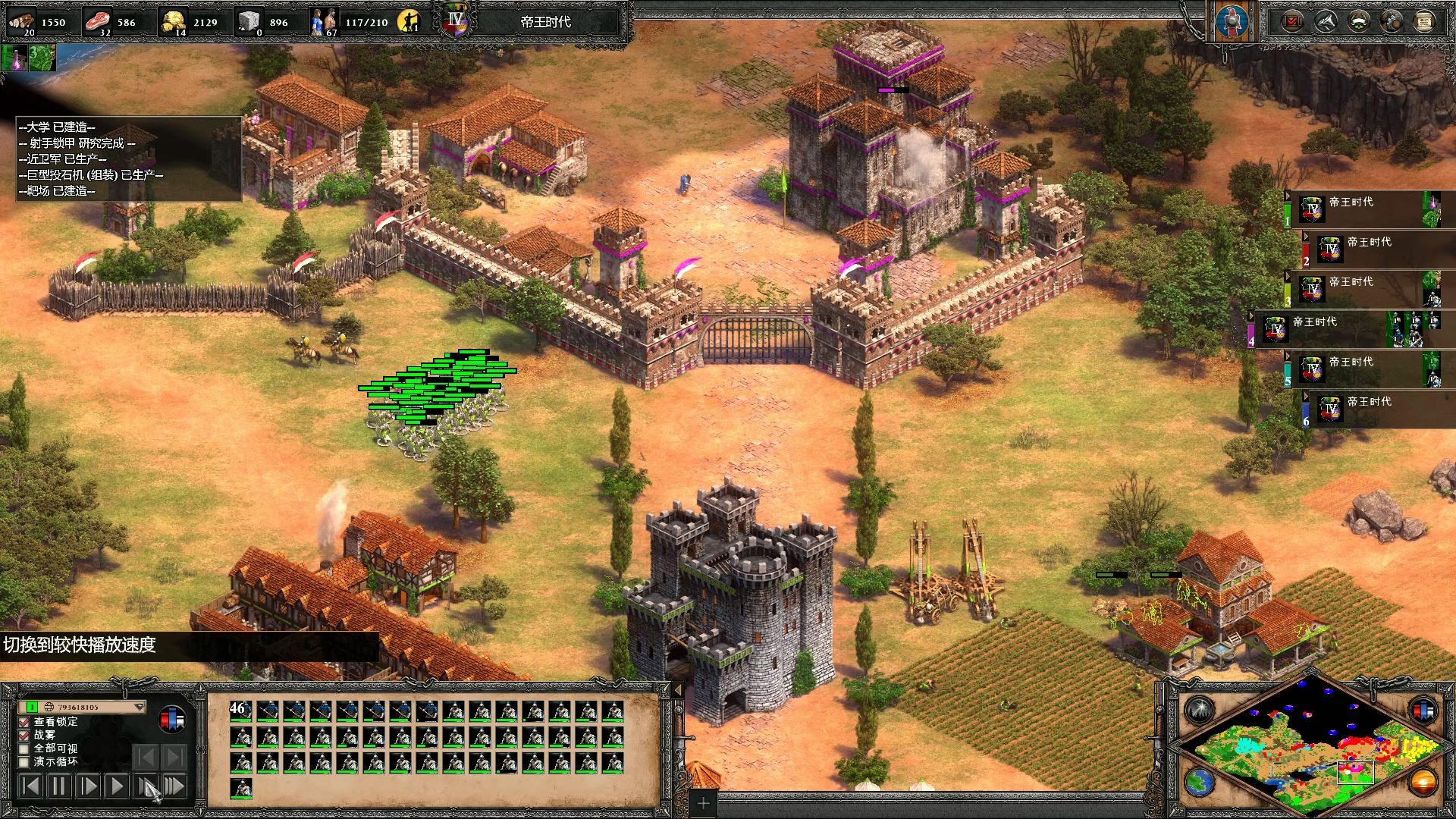The height and width of the screenshot is (819, 1456).
Task: Toggle the 战雾 fog of war checkbox
Action: point(24,735)
